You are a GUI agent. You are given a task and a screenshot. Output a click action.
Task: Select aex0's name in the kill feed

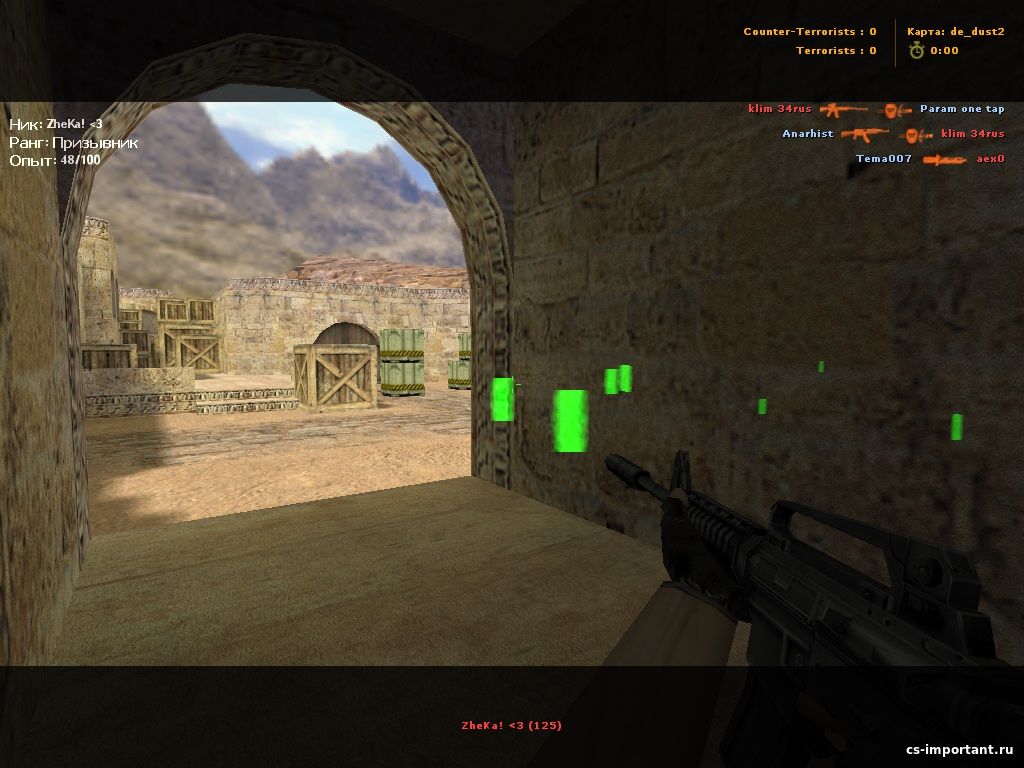pos(990,159)
